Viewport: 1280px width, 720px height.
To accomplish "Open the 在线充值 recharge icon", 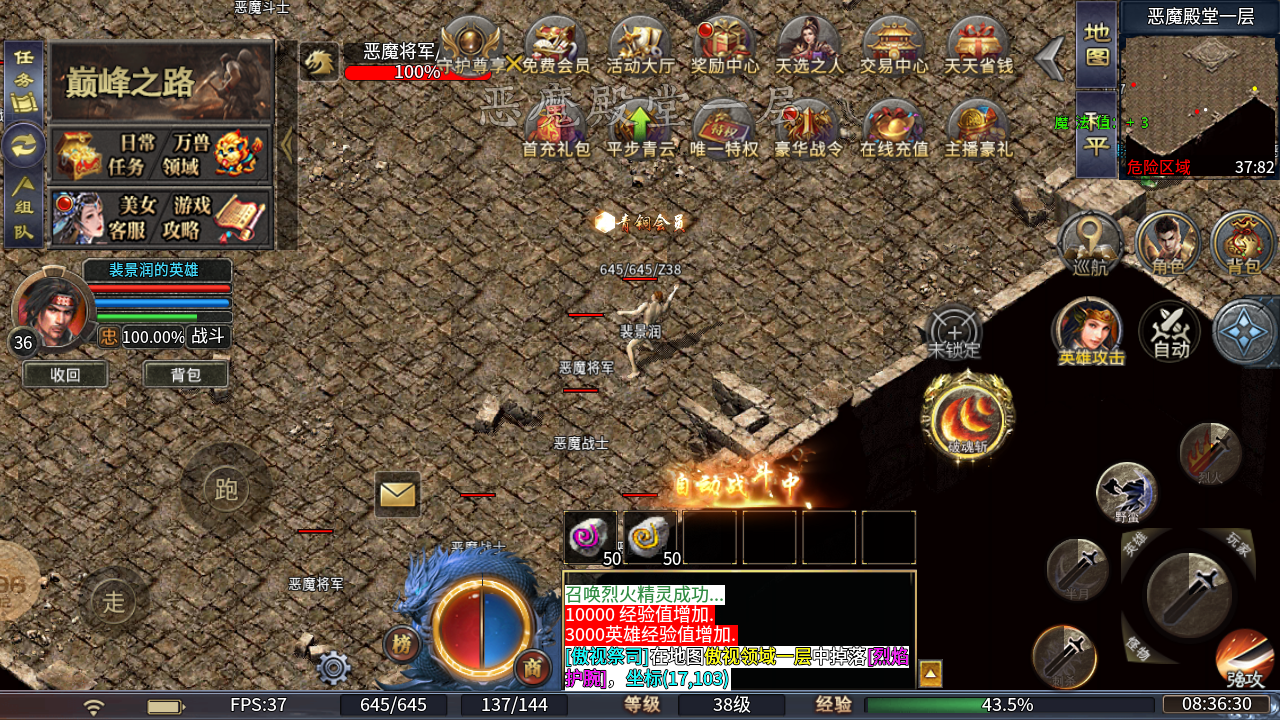I will click(894, 130).
